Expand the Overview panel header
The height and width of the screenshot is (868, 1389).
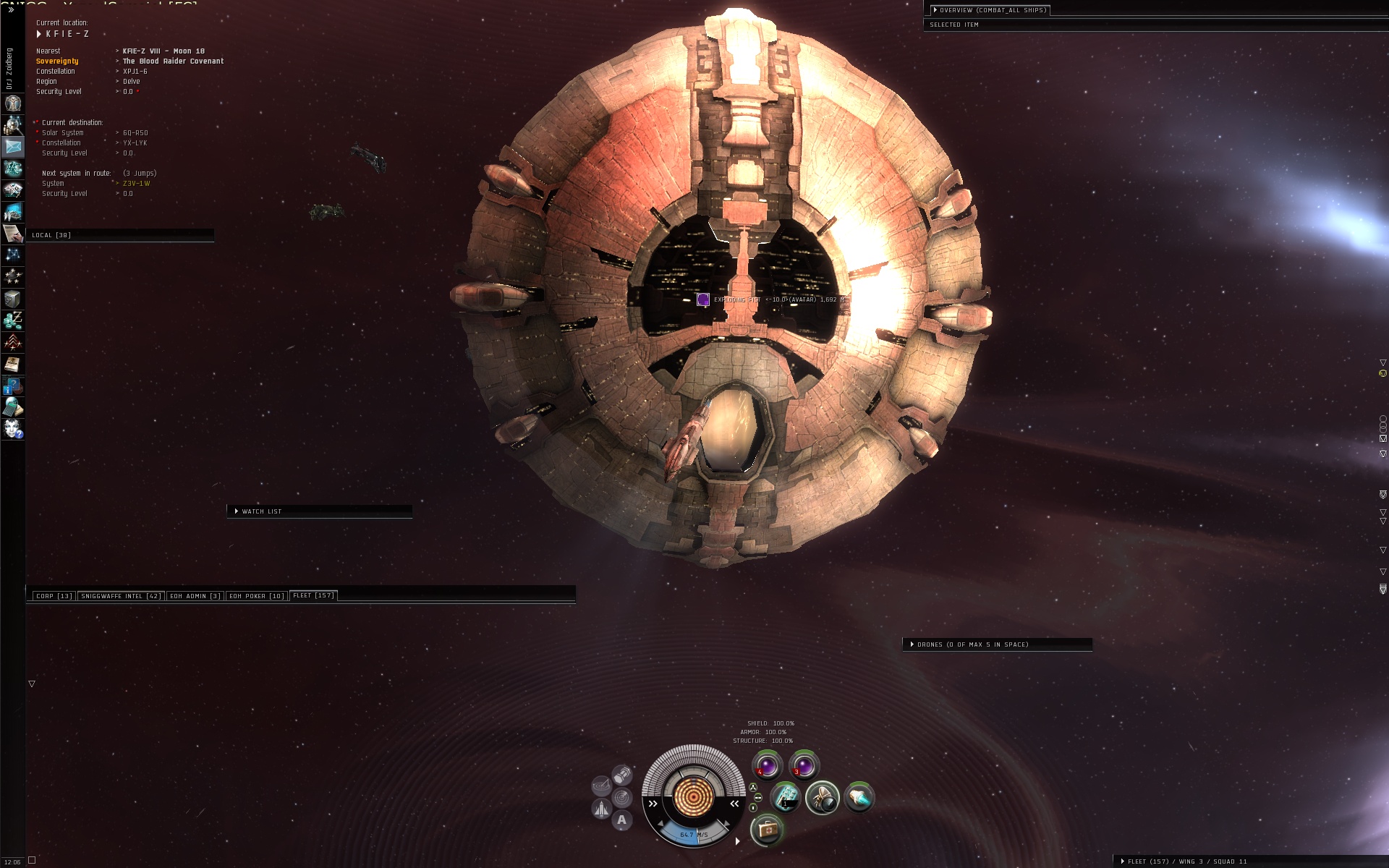pos(935,10)
